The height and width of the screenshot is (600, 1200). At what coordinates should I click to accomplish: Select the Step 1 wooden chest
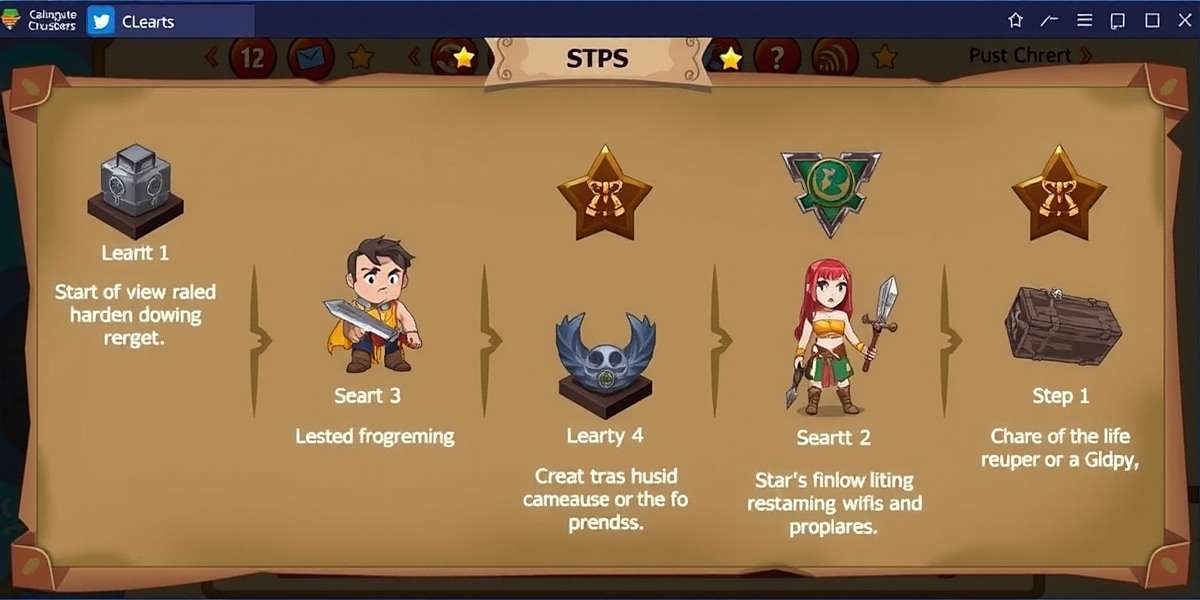[1062, 325]
